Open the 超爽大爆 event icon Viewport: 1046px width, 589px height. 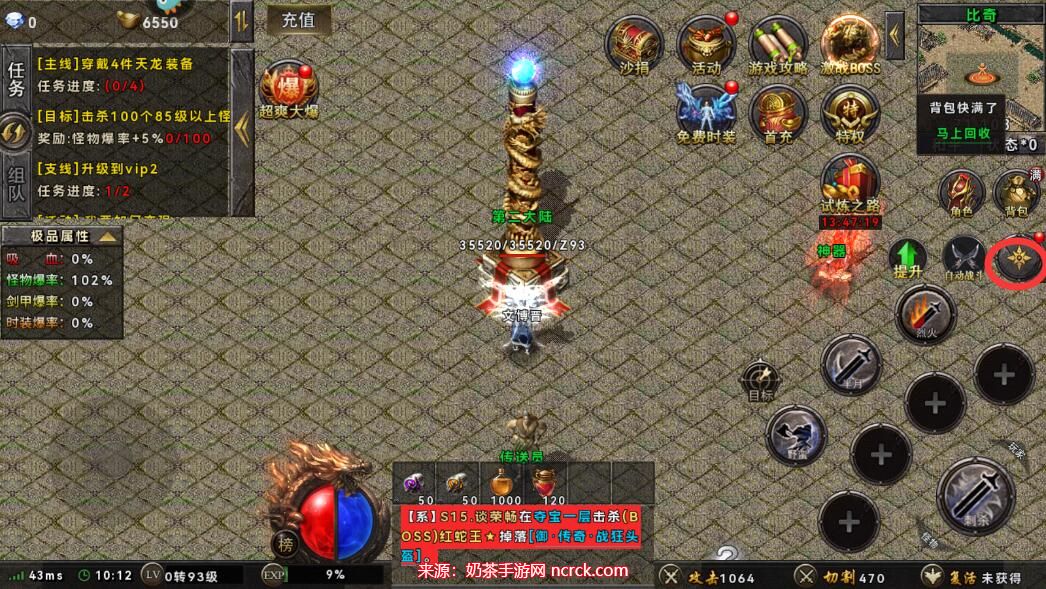[287, 88]
